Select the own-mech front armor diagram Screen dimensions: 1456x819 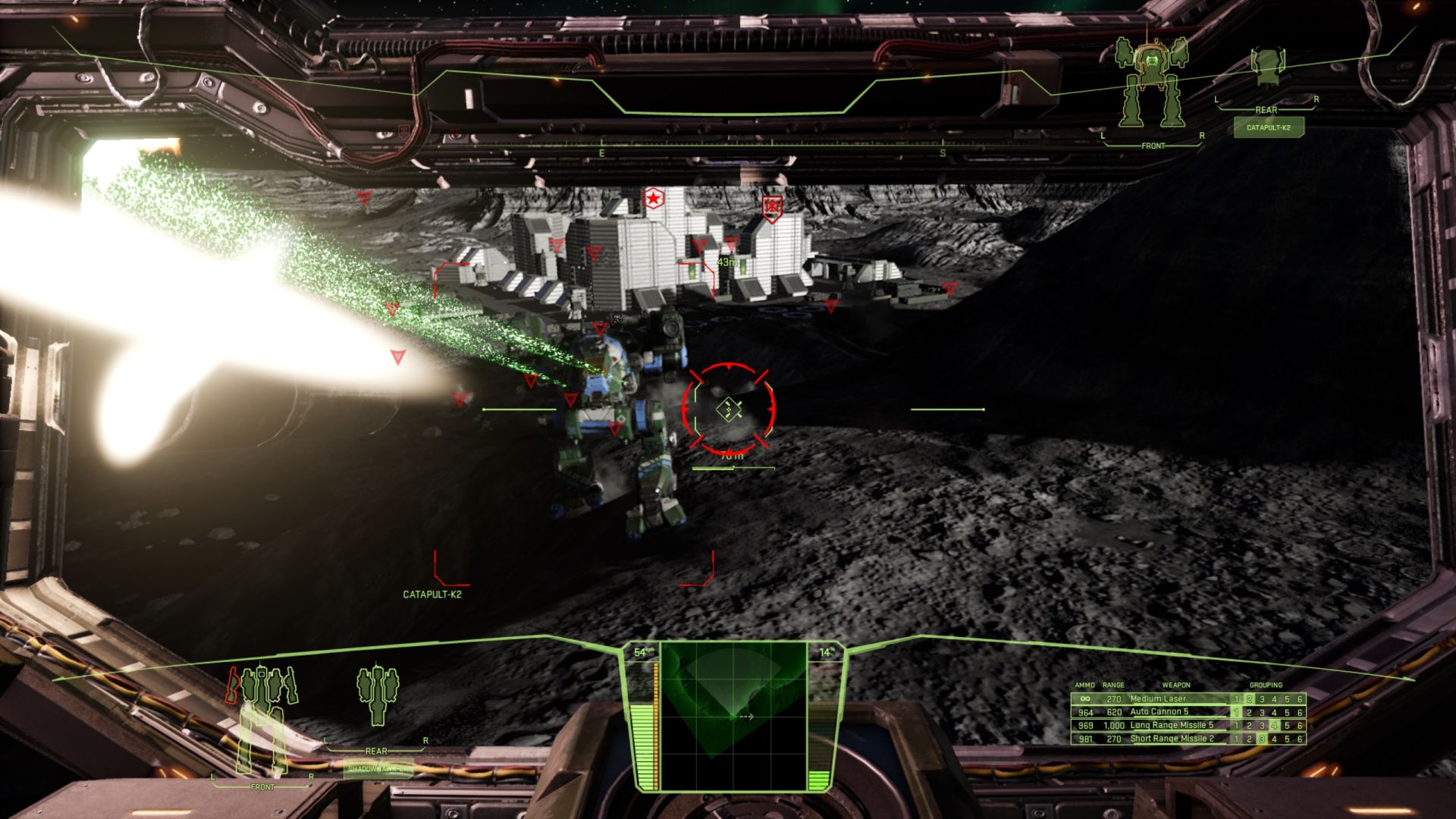262,719
